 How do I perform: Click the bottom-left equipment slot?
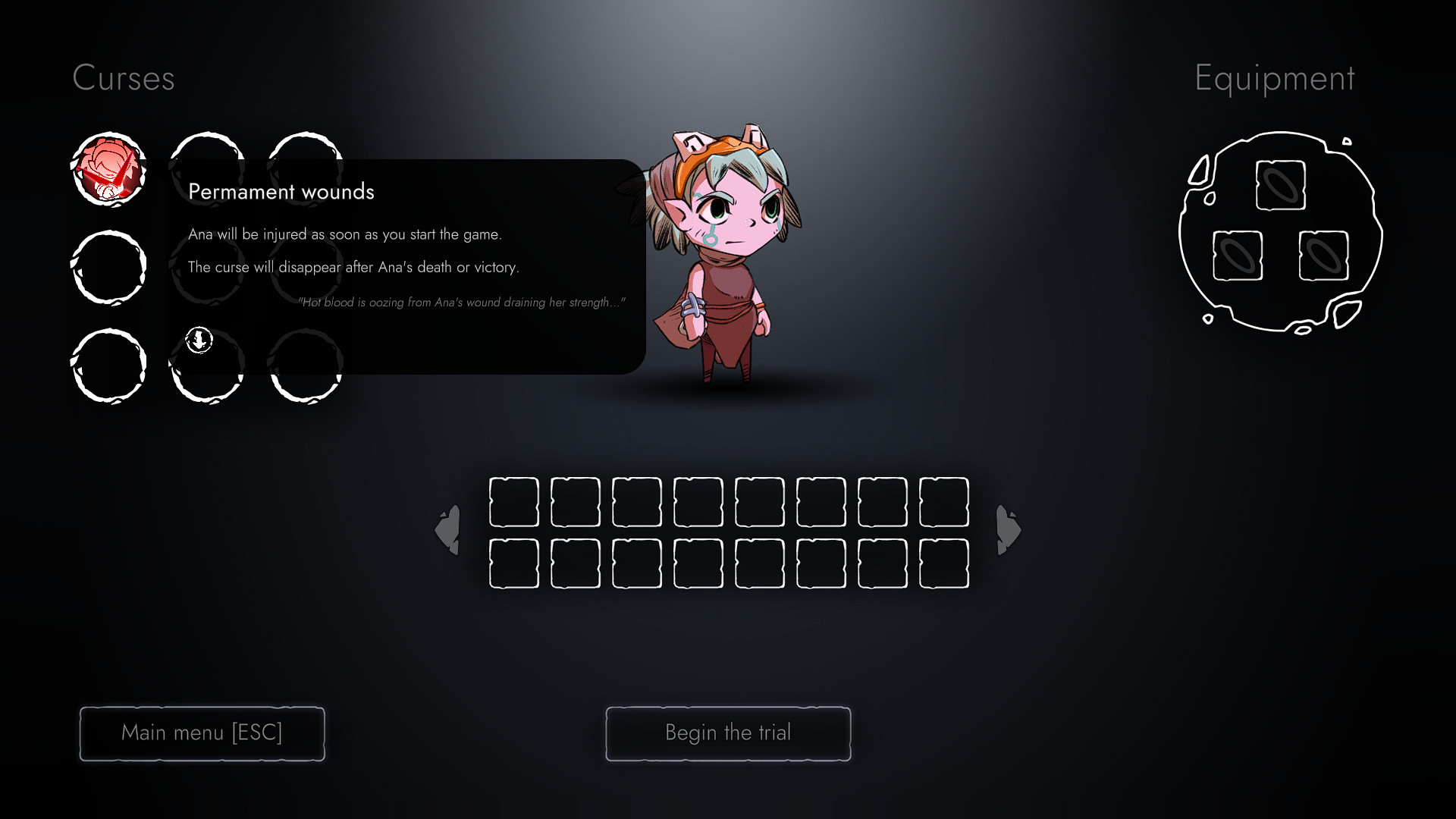point(1236,256)
